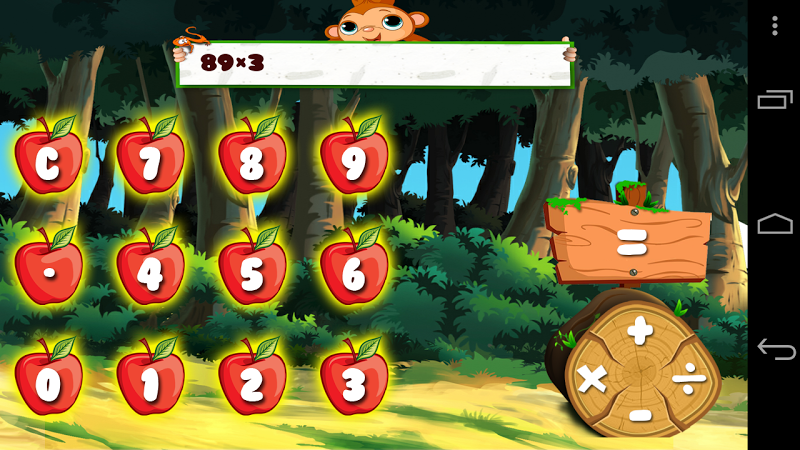The image size is (800, 450).
Task: Choose the number 8 apple
Action: pyautogui.click(x=252, y=160)
